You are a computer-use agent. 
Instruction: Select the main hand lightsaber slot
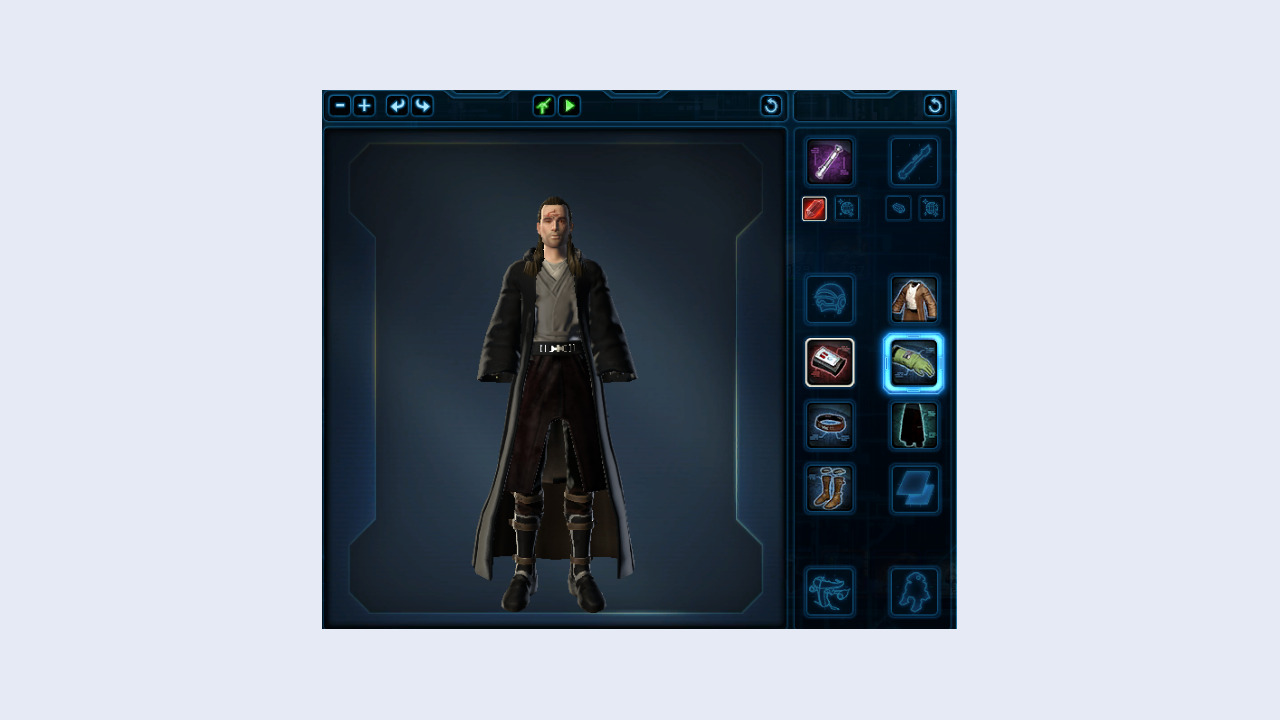(830, 161)
